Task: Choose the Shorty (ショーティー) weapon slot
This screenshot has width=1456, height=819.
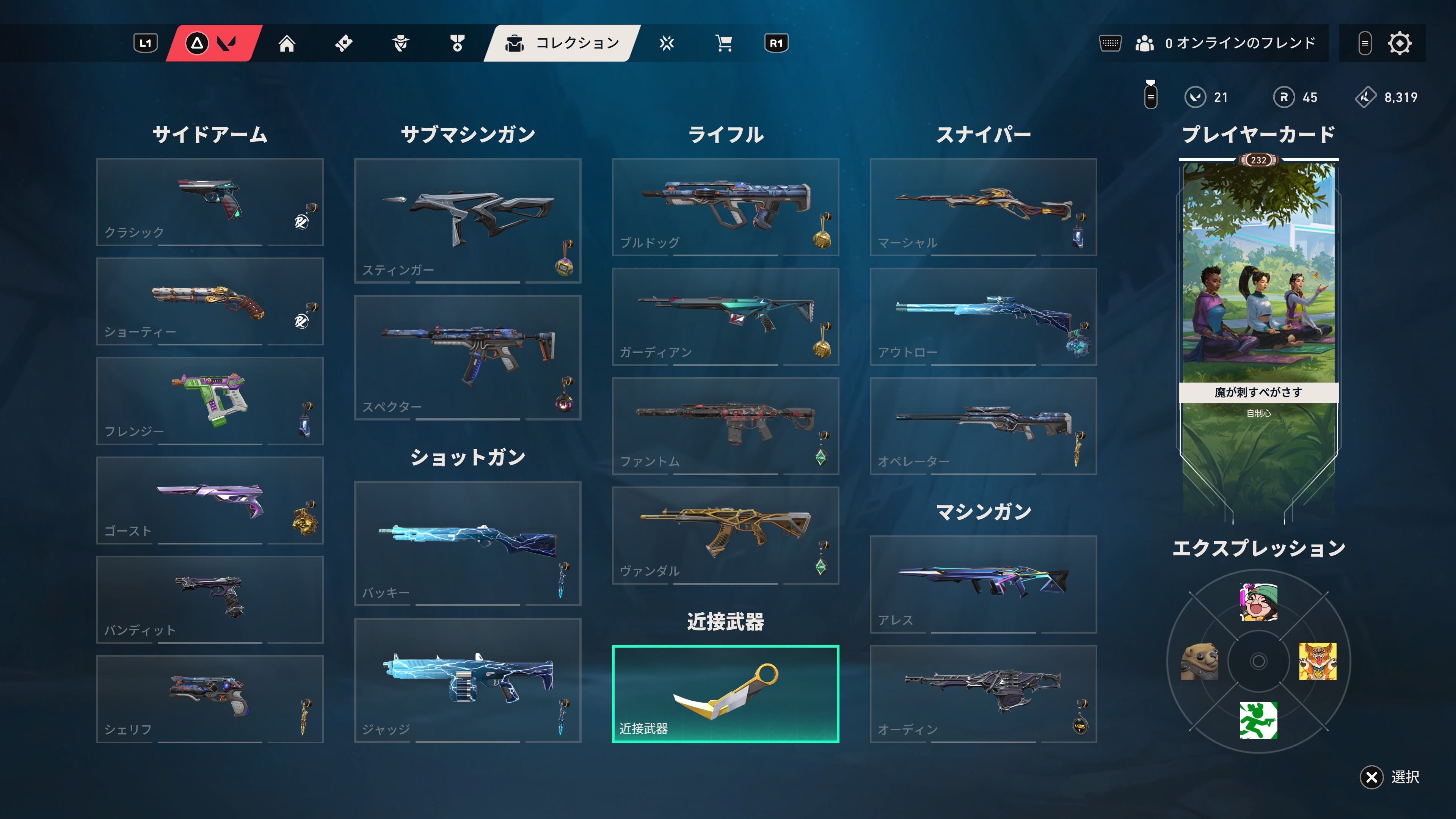Action: click(210, 301)
